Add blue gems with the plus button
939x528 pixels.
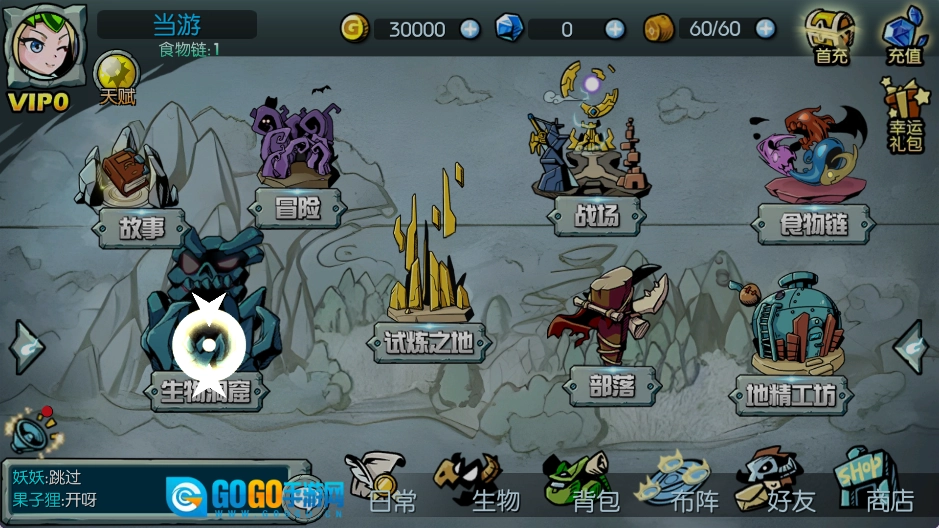pyautogui.click(x=615, y=29)
